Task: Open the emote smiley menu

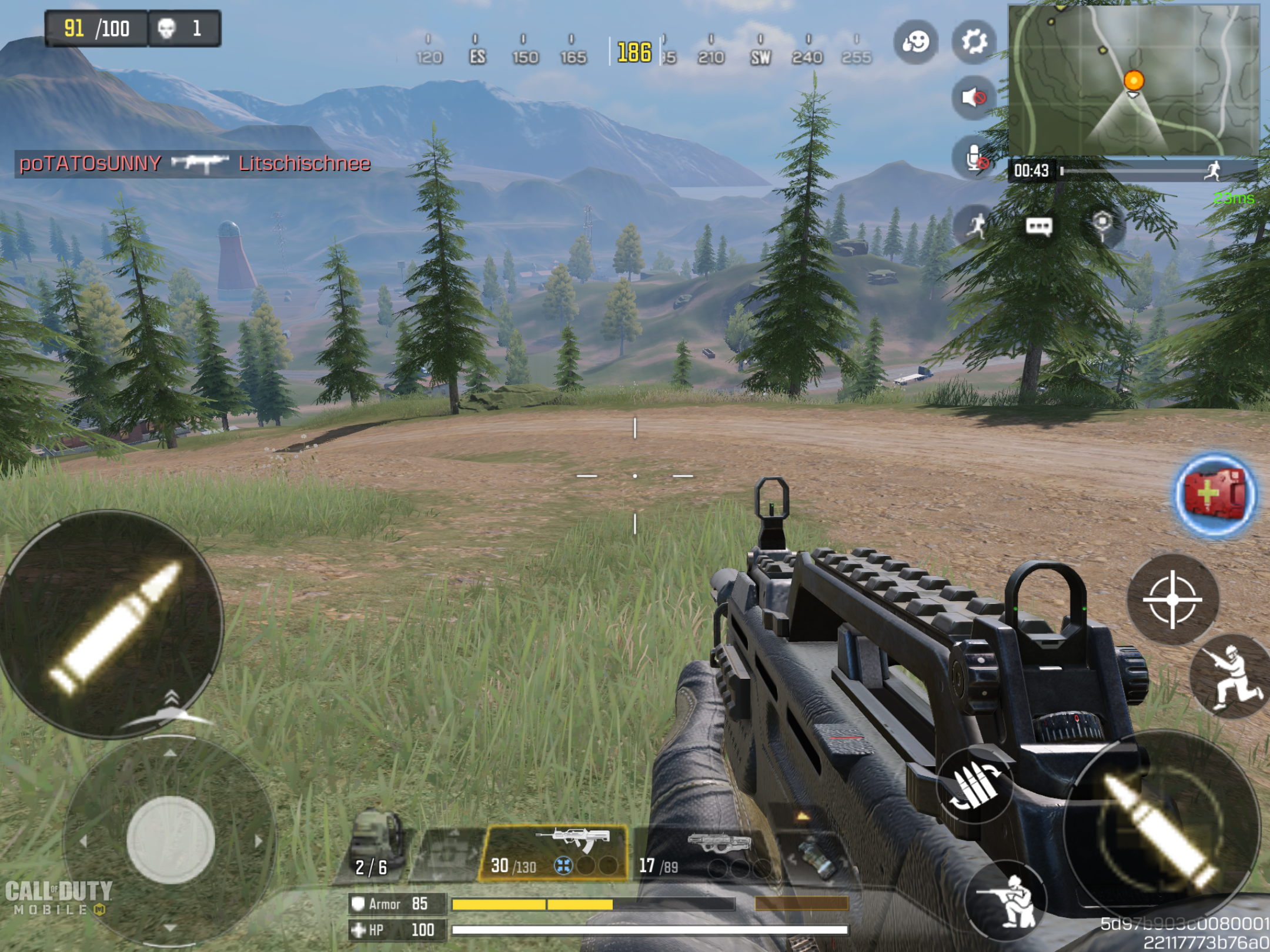Action: click(915, 42)
